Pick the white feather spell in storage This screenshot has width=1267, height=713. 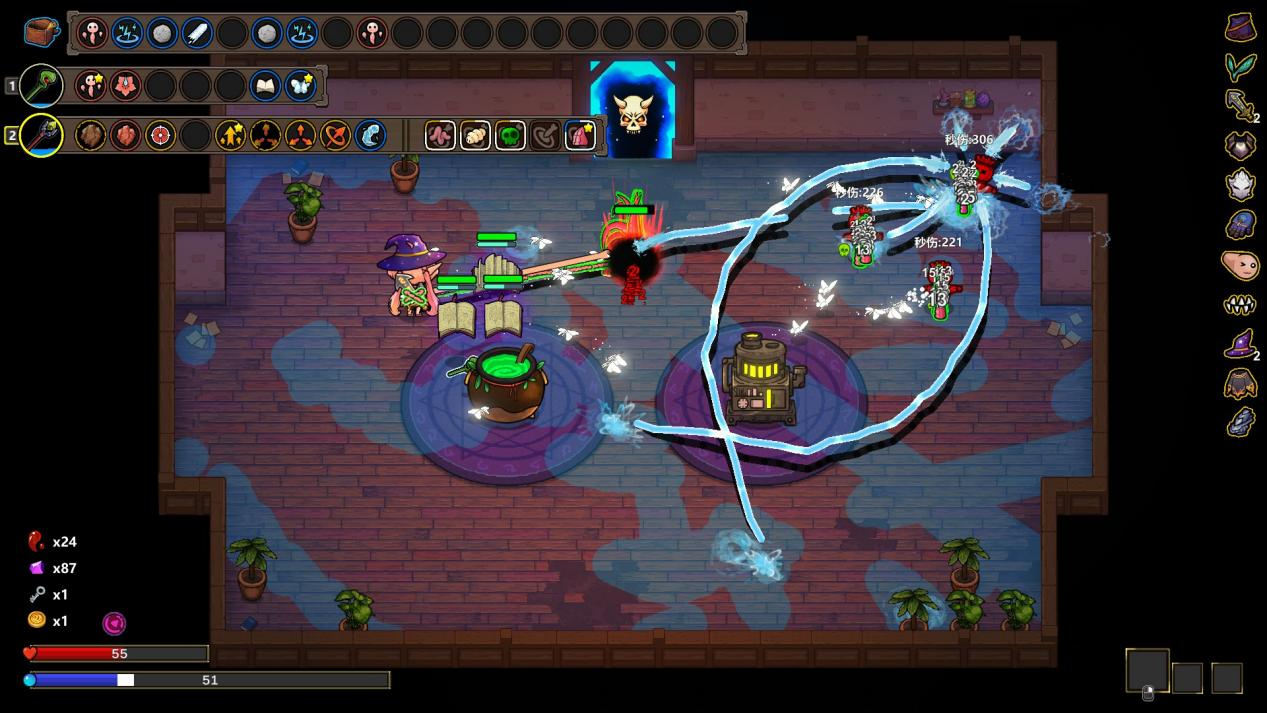(x=197, y=33)
